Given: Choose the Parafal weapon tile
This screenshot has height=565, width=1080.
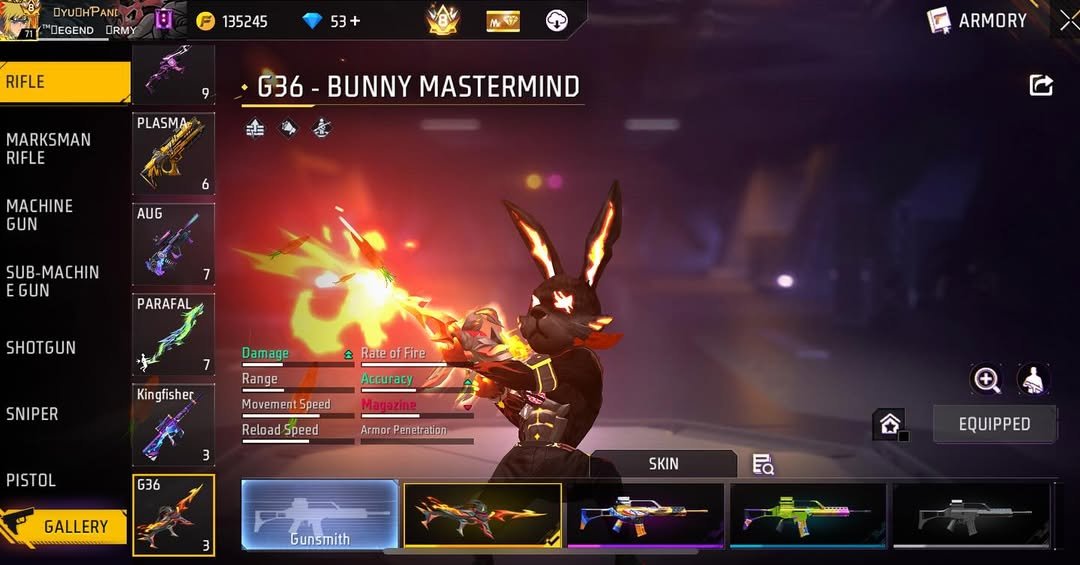Looking at the screenshot, I should coord(173,334).
